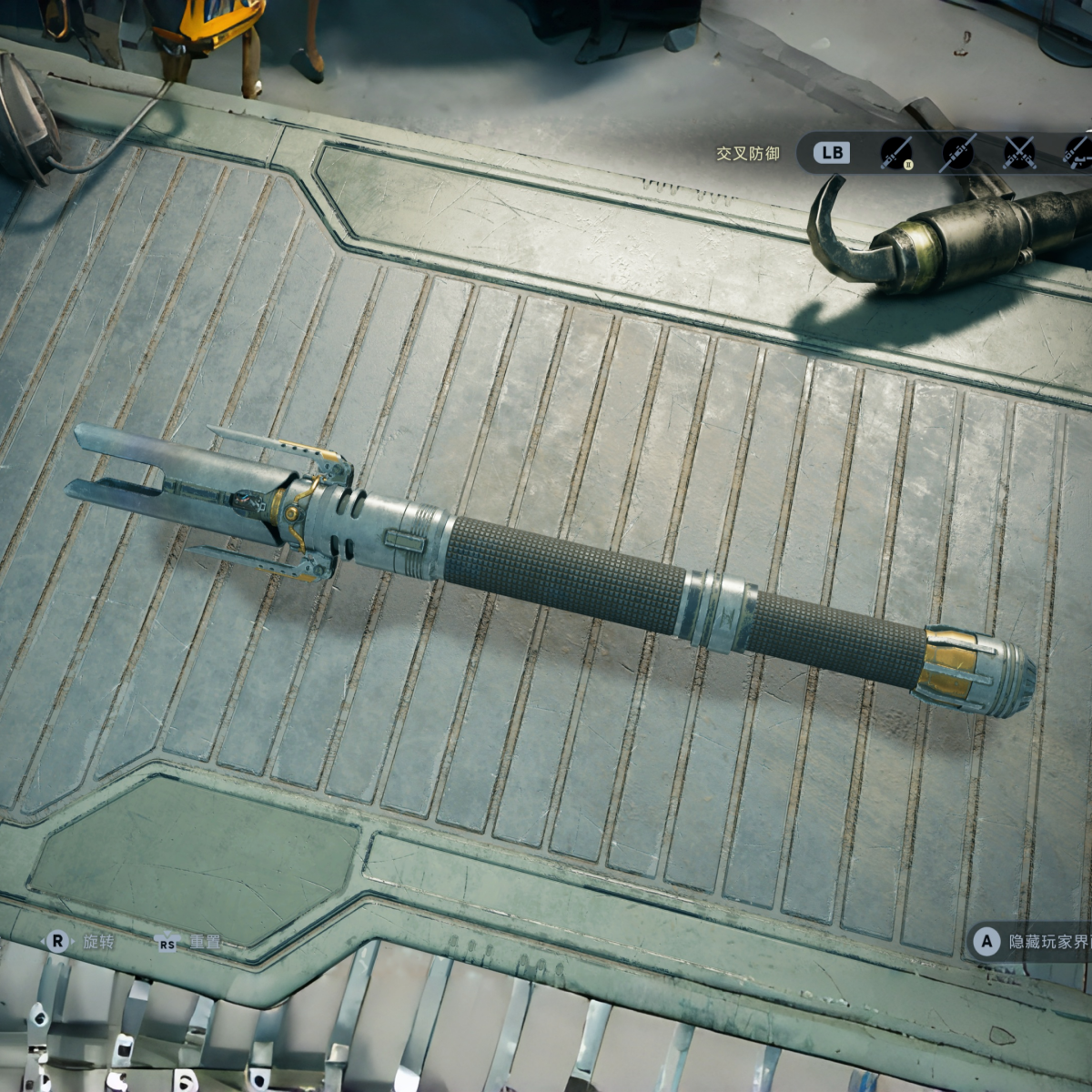Choose the crossed dual-wield sabers stance
Image resolution: width=1092 pixels, height=1092 pixels.
point(1019,153)
